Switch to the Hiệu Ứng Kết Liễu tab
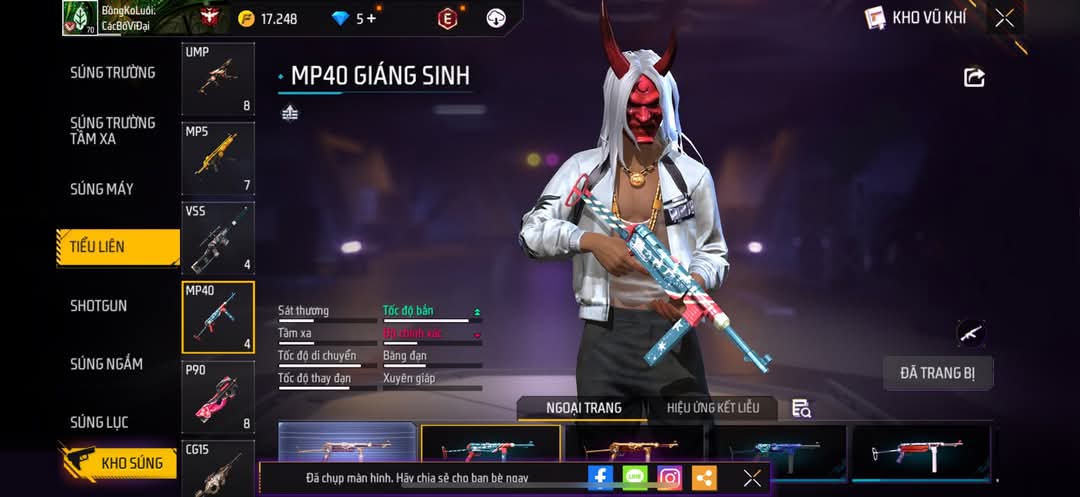 [x=713, y=407]
